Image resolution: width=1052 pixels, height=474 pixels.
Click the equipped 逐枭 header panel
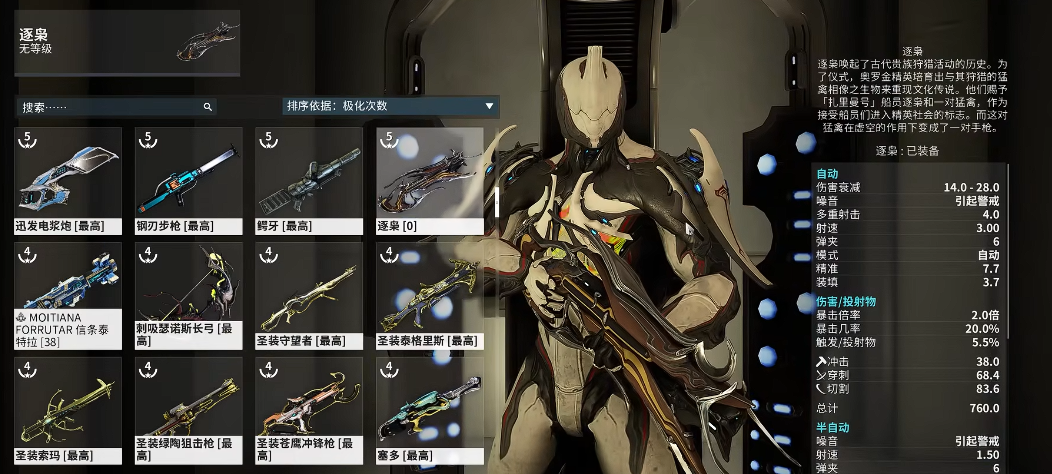pos(127,43)
